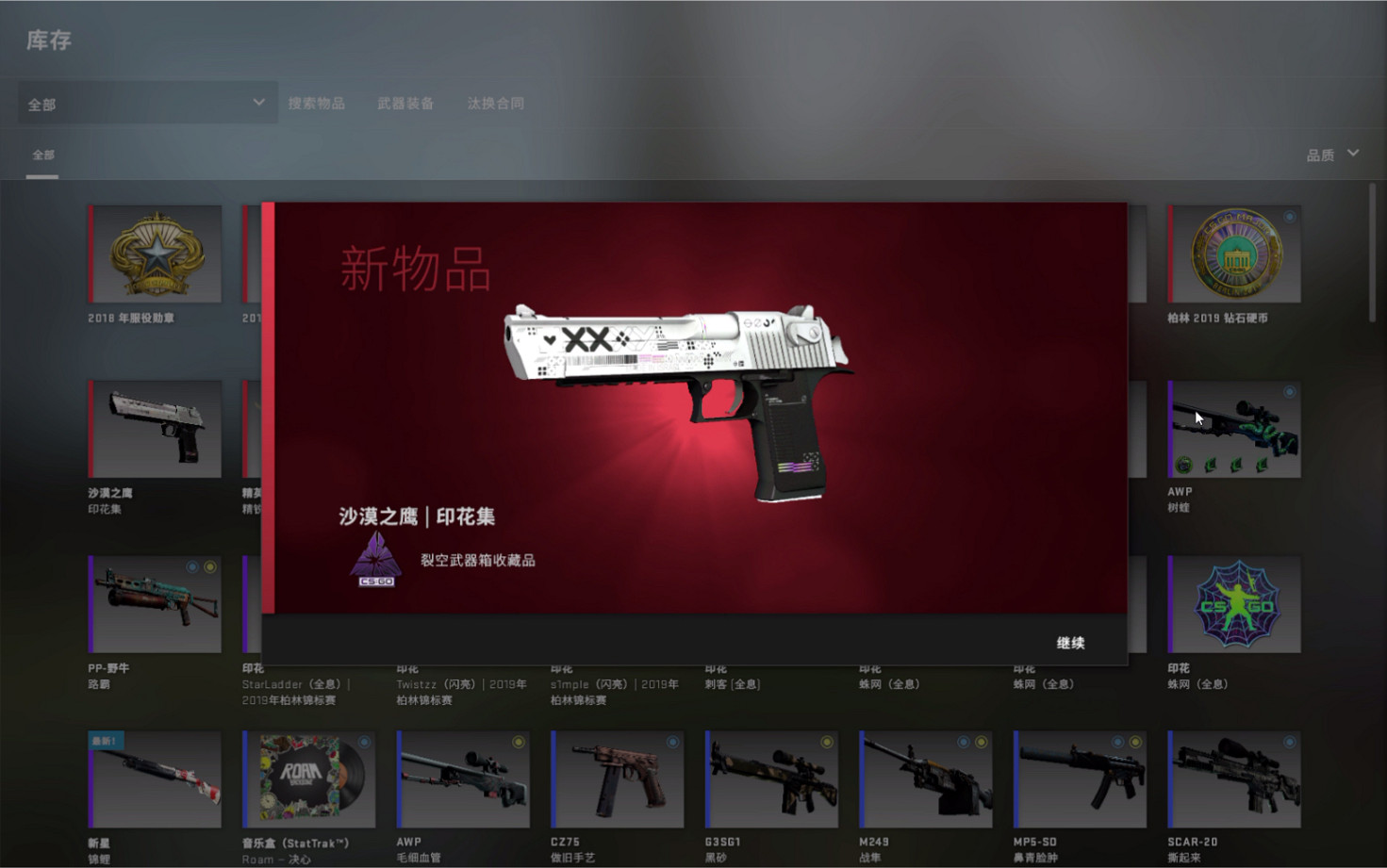
Task: Click the 搜索物品 search link
Action: 315,103
